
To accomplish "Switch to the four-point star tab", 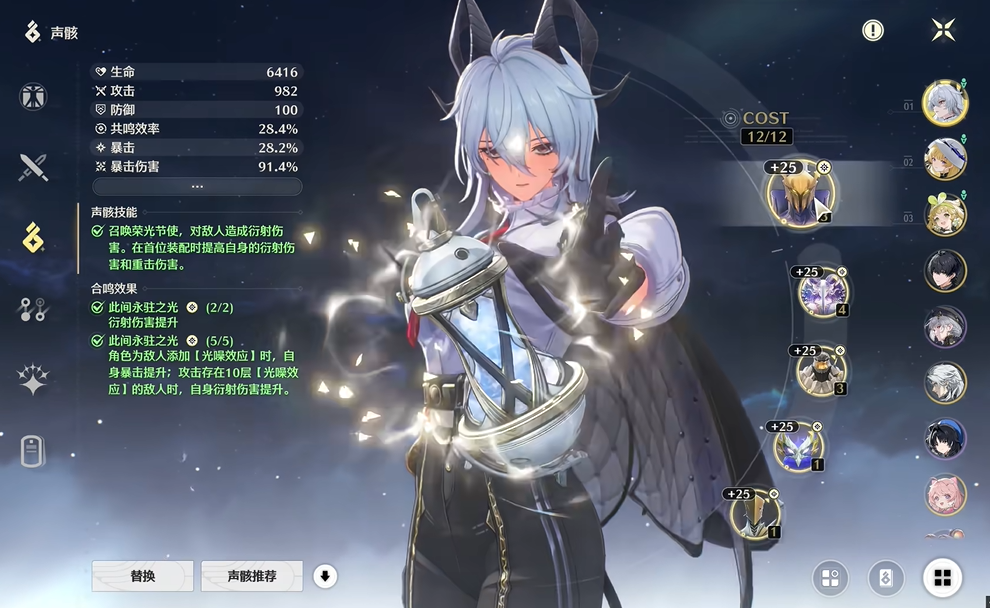I will pos(33,380).
